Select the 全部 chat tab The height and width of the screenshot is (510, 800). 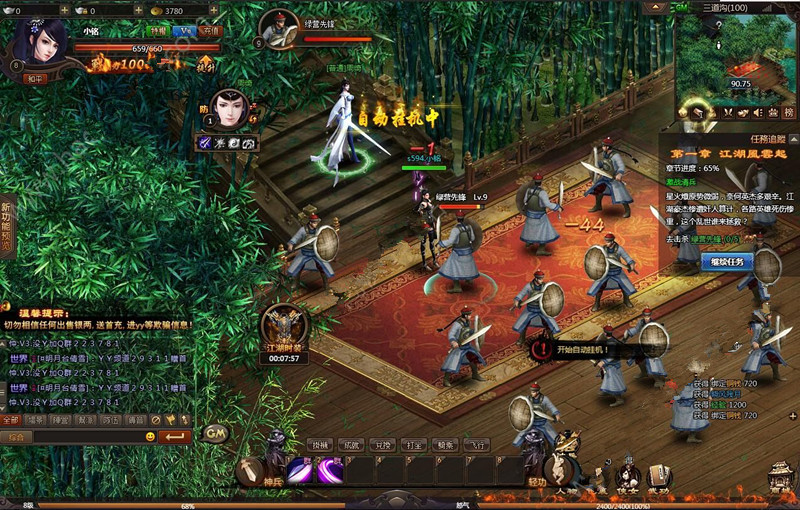tap(11, 421)
